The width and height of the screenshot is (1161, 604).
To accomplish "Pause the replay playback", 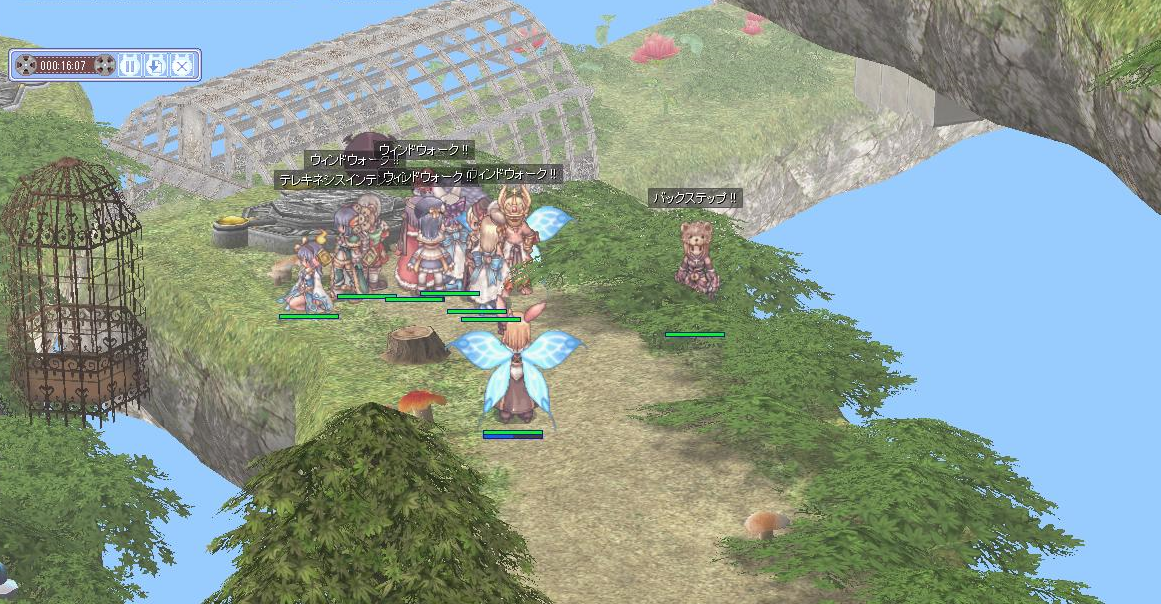I will (130, 66).
